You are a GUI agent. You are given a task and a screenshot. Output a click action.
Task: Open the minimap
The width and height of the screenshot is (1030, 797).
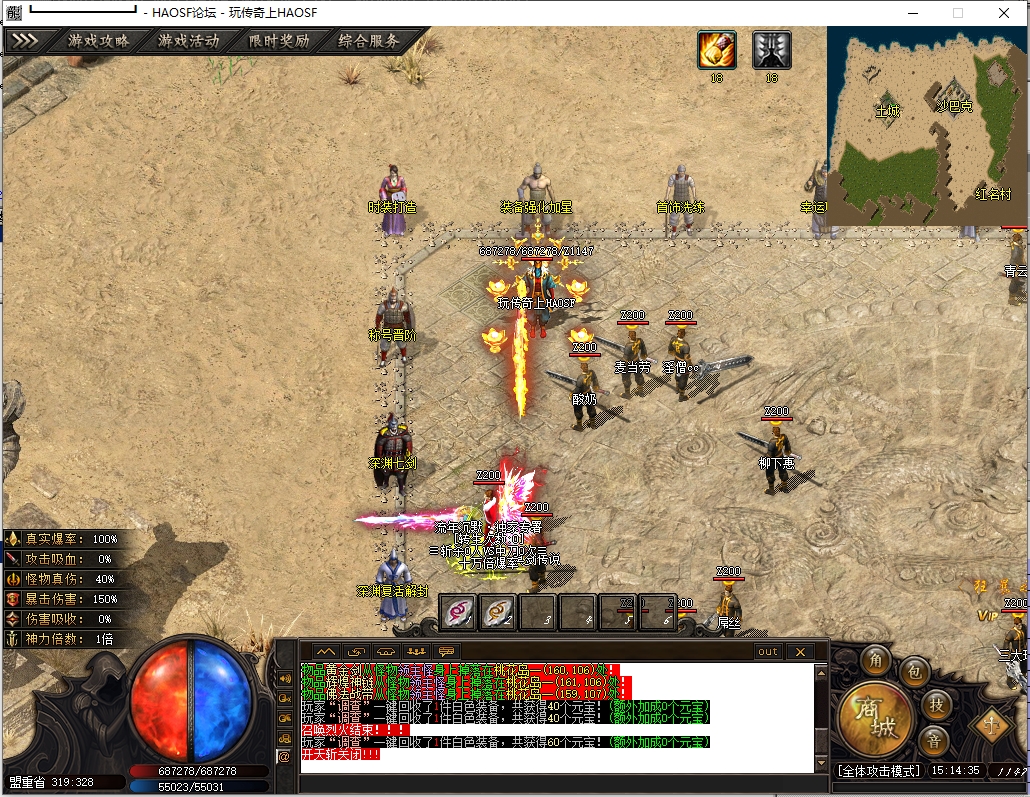tap(926, 125)
